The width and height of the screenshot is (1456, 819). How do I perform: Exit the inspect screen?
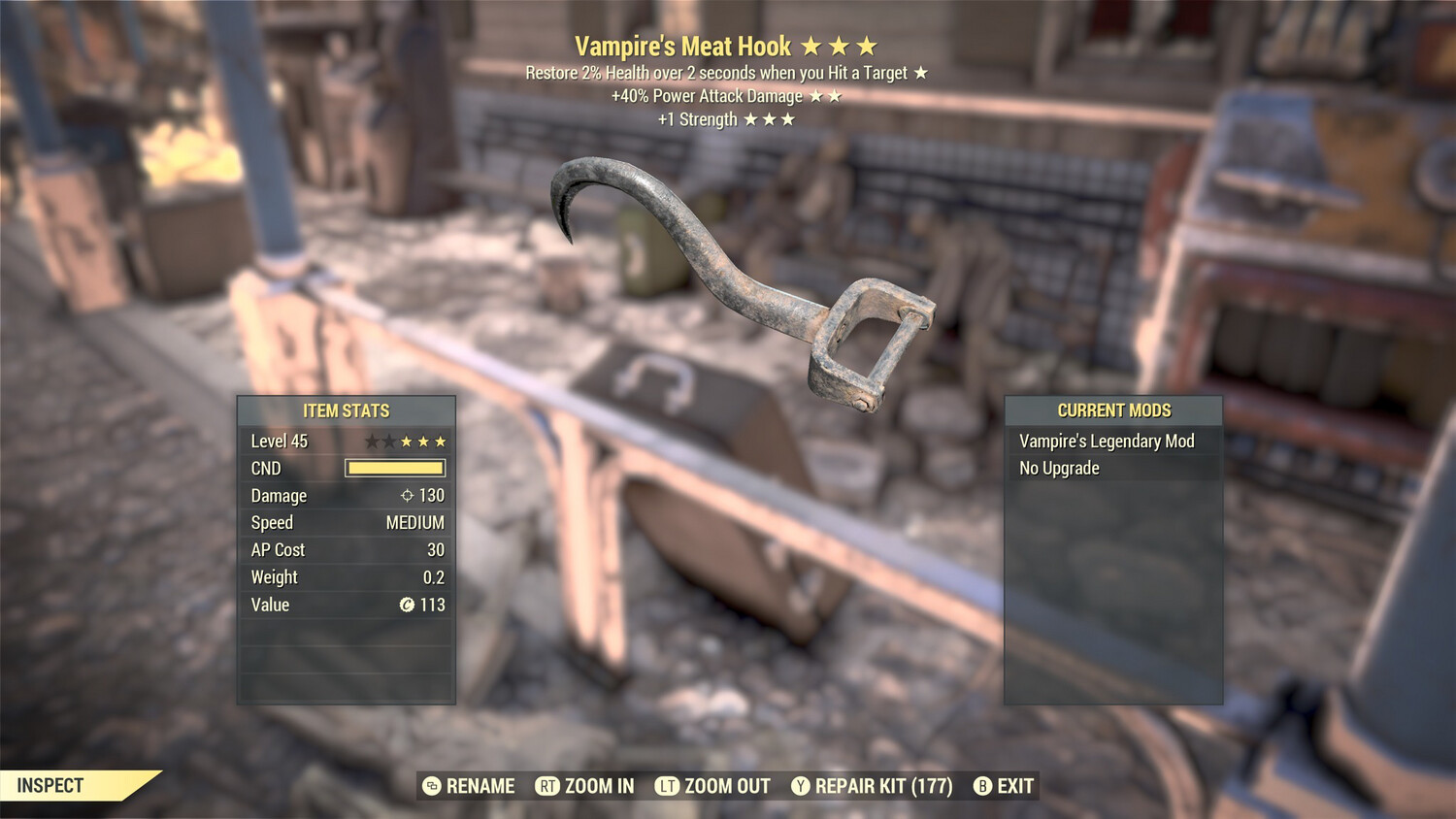click(1005, 786)
